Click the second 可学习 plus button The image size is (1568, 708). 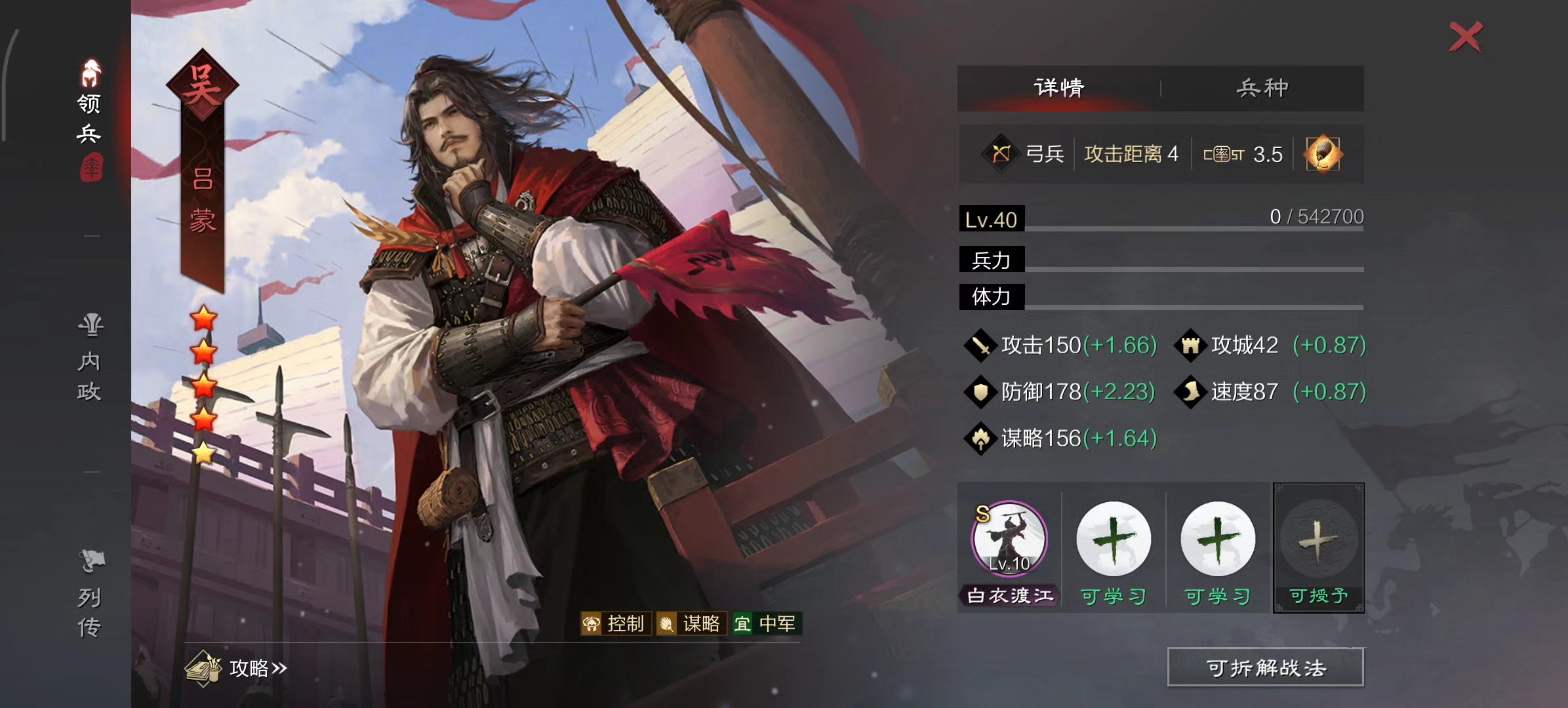(1216, 538)
